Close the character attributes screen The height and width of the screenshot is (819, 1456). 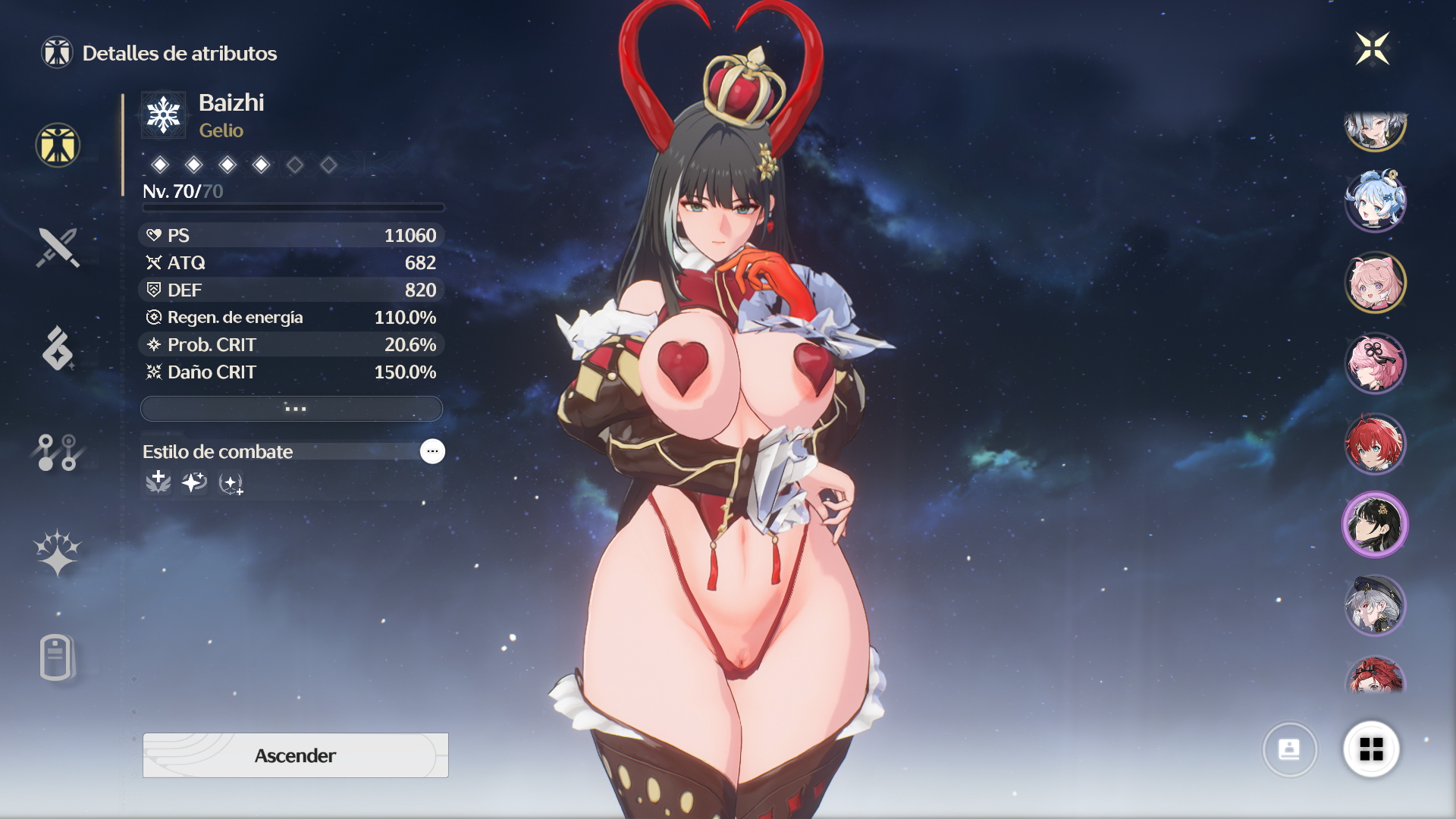pos(1372,49)
